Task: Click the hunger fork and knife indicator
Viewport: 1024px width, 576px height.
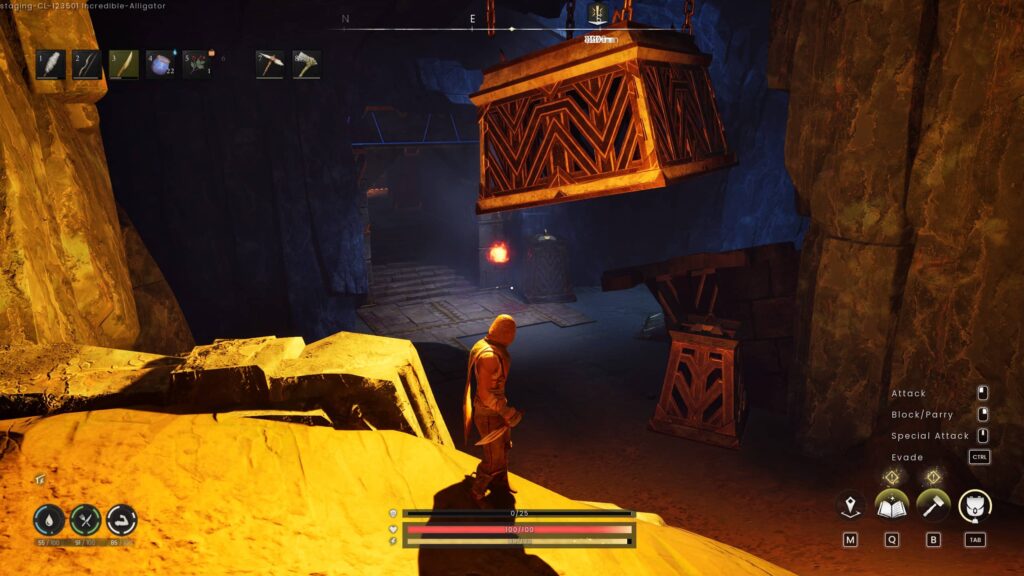Action: coord(85,520)
